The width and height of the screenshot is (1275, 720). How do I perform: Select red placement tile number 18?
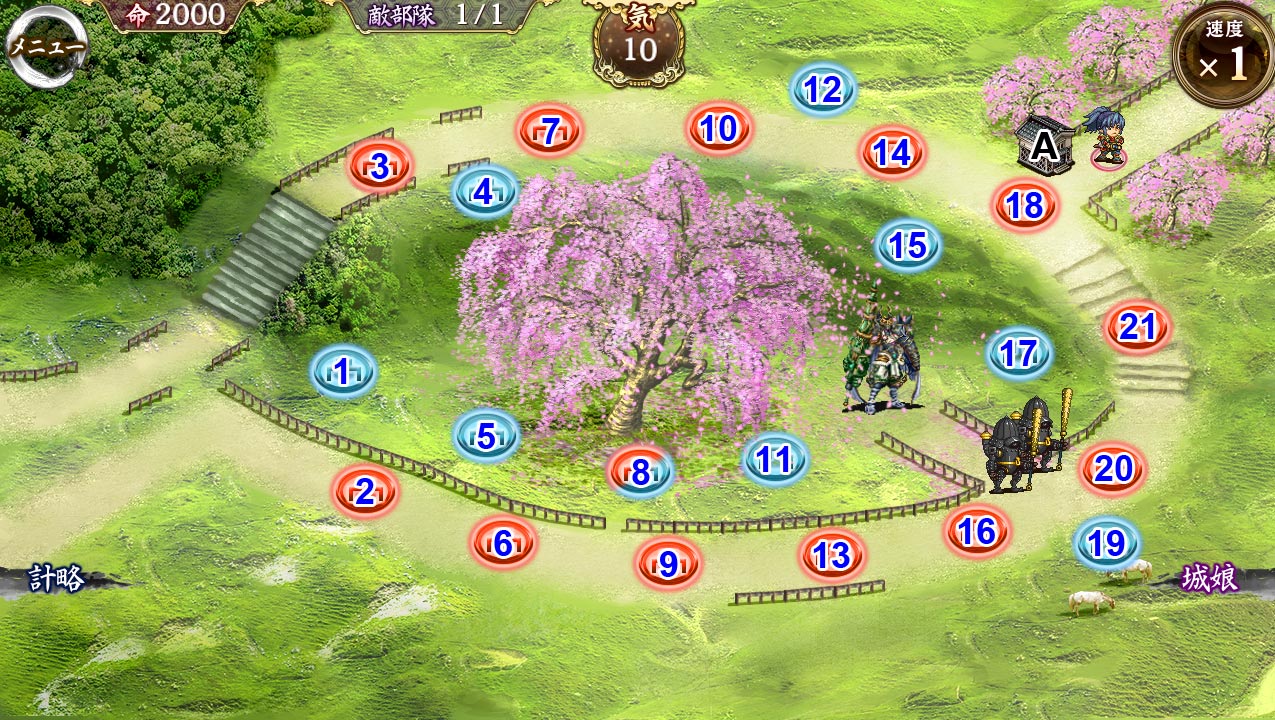pyautogui.click(x=1025, y=206)
